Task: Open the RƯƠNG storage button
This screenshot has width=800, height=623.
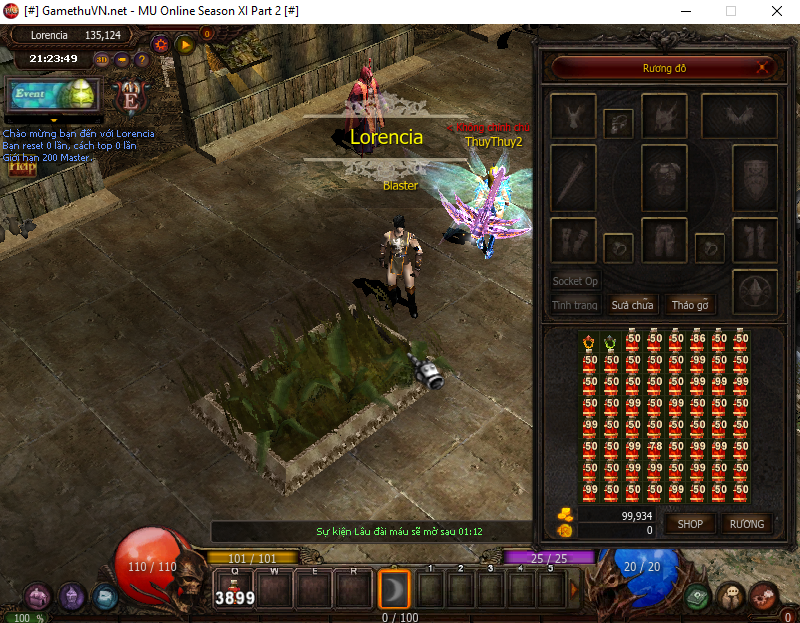Action: tap(747, 523)
